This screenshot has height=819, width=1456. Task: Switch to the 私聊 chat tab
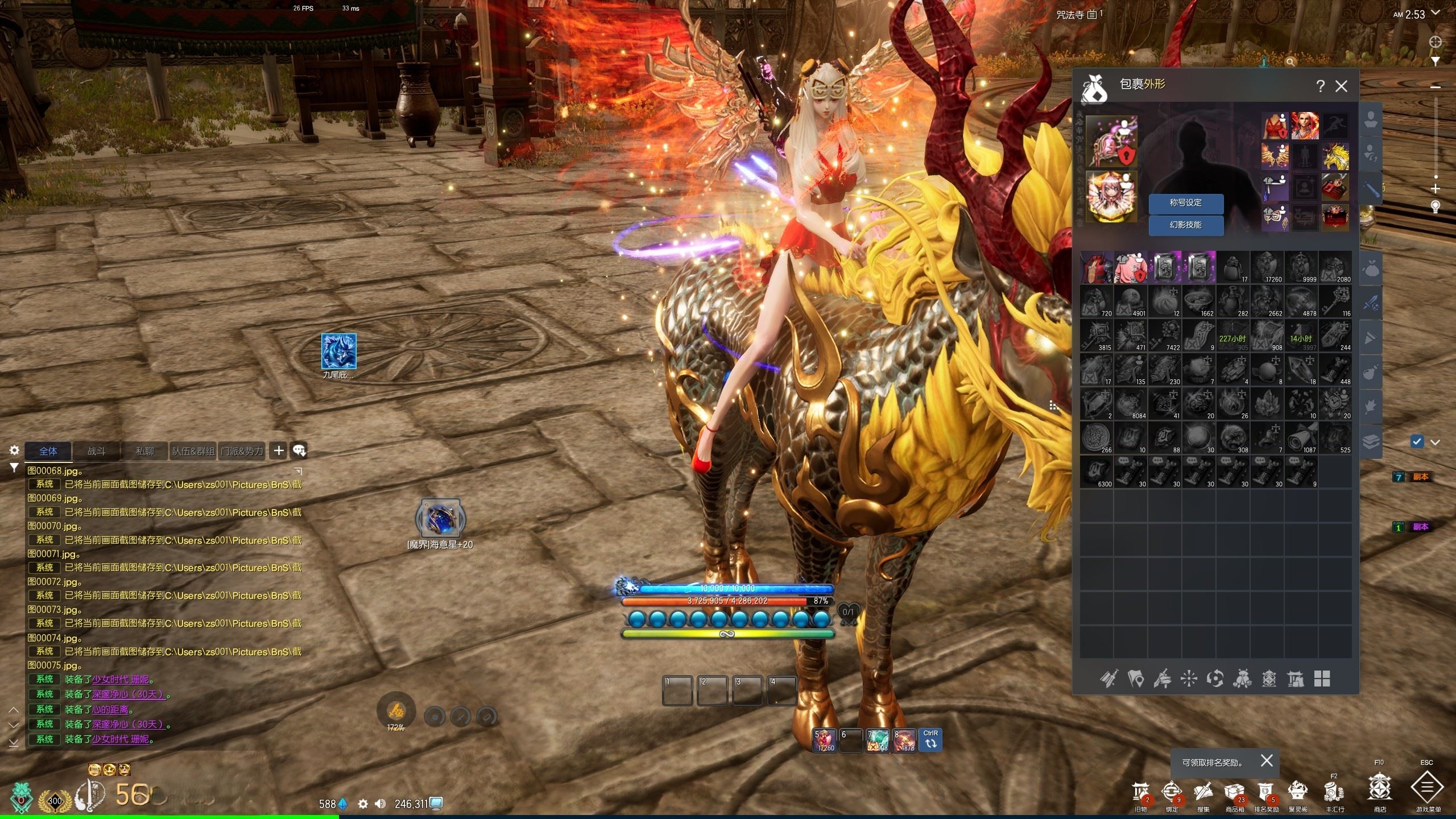point(145,451)
